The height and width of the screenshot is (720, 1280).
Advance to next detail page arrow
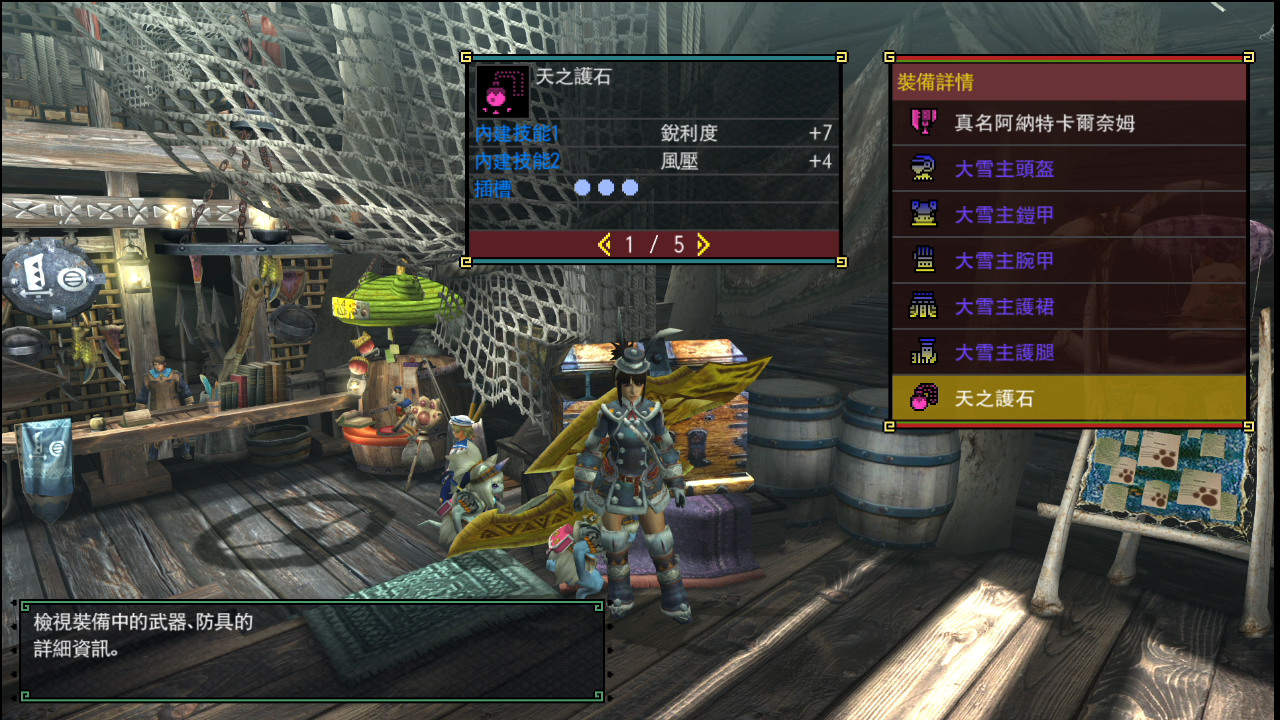coord(703,244)
